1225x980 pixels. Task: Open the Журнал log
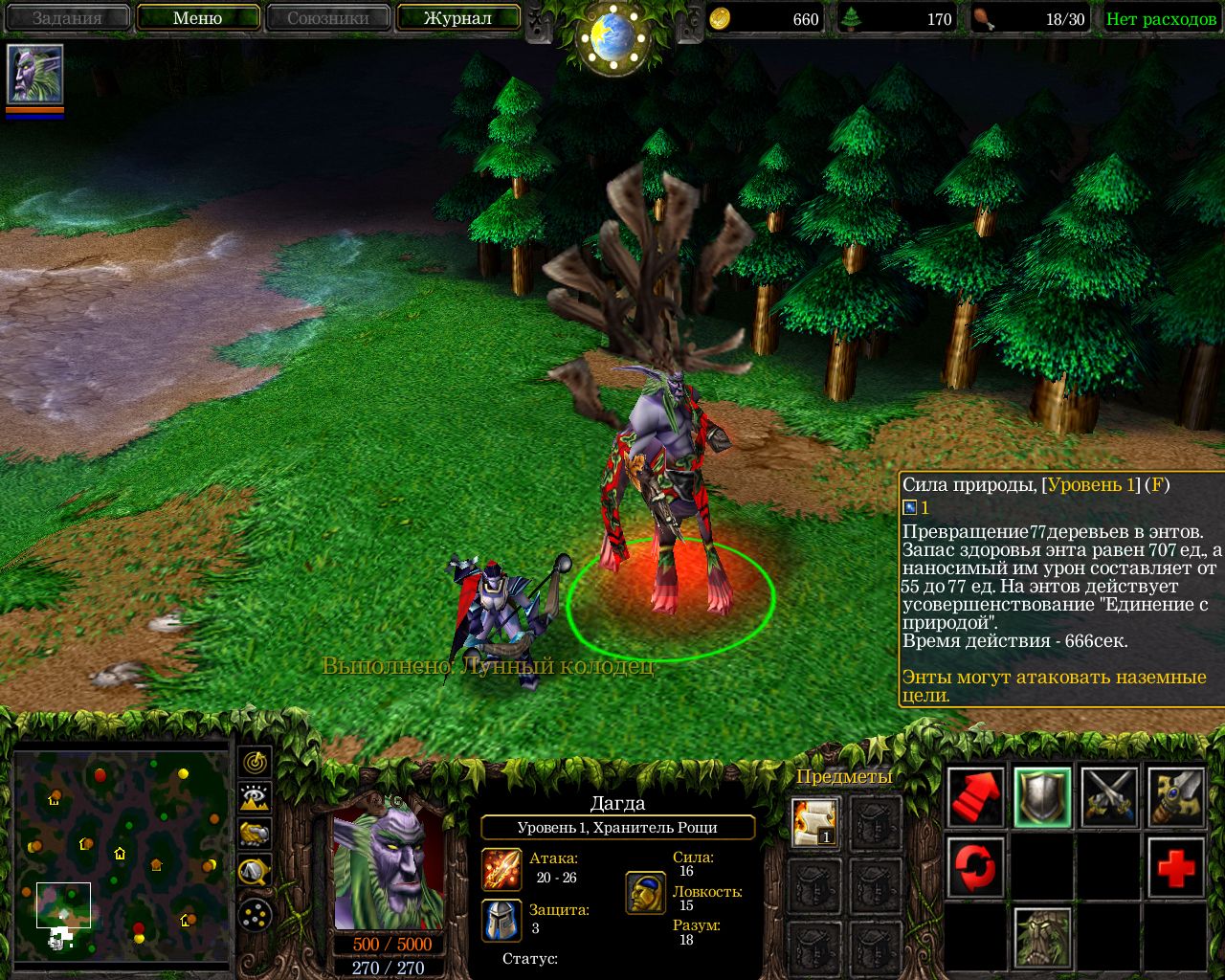pos(457,18)
